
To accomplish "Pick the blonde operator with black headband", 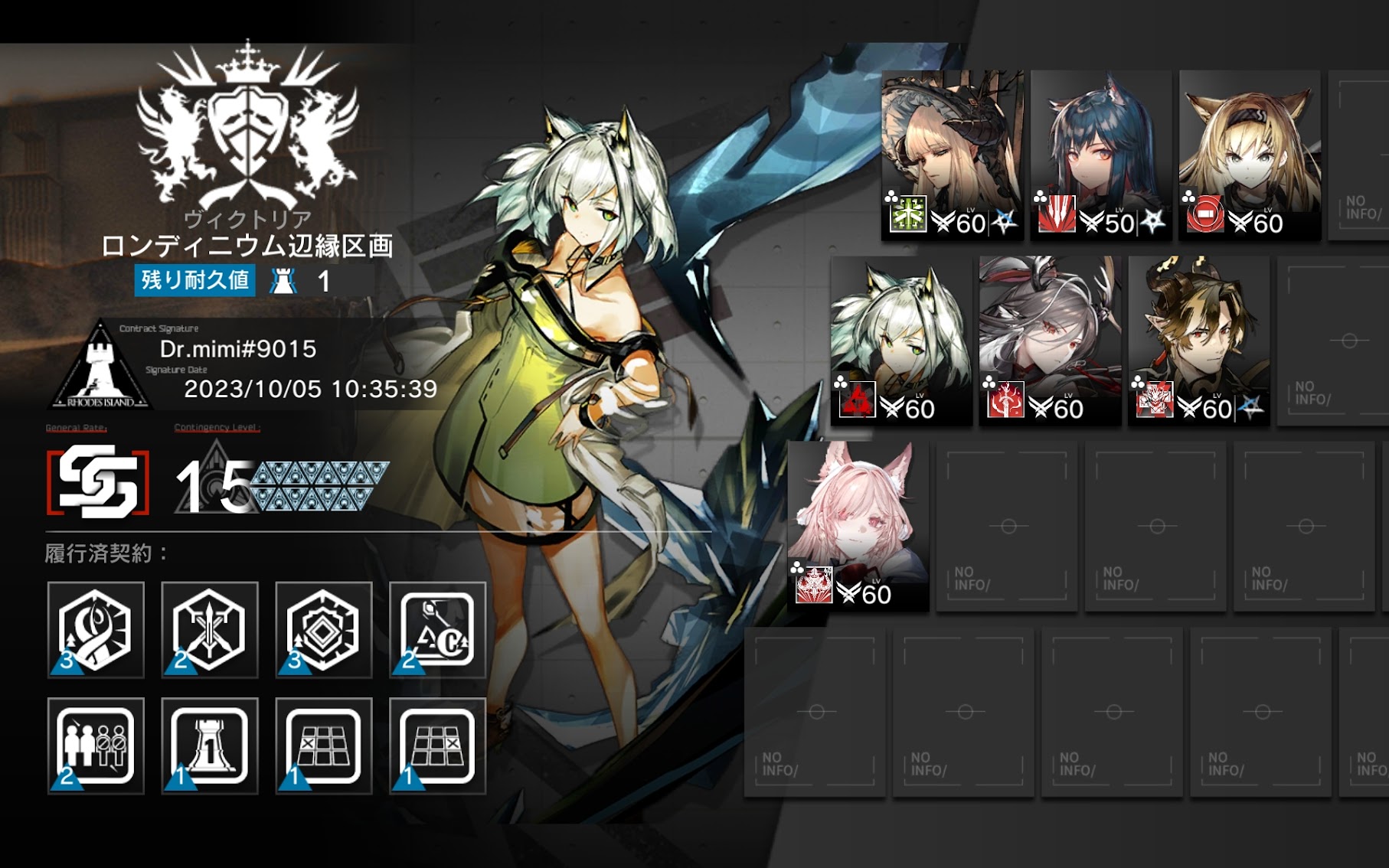I will click(1249, 155).
